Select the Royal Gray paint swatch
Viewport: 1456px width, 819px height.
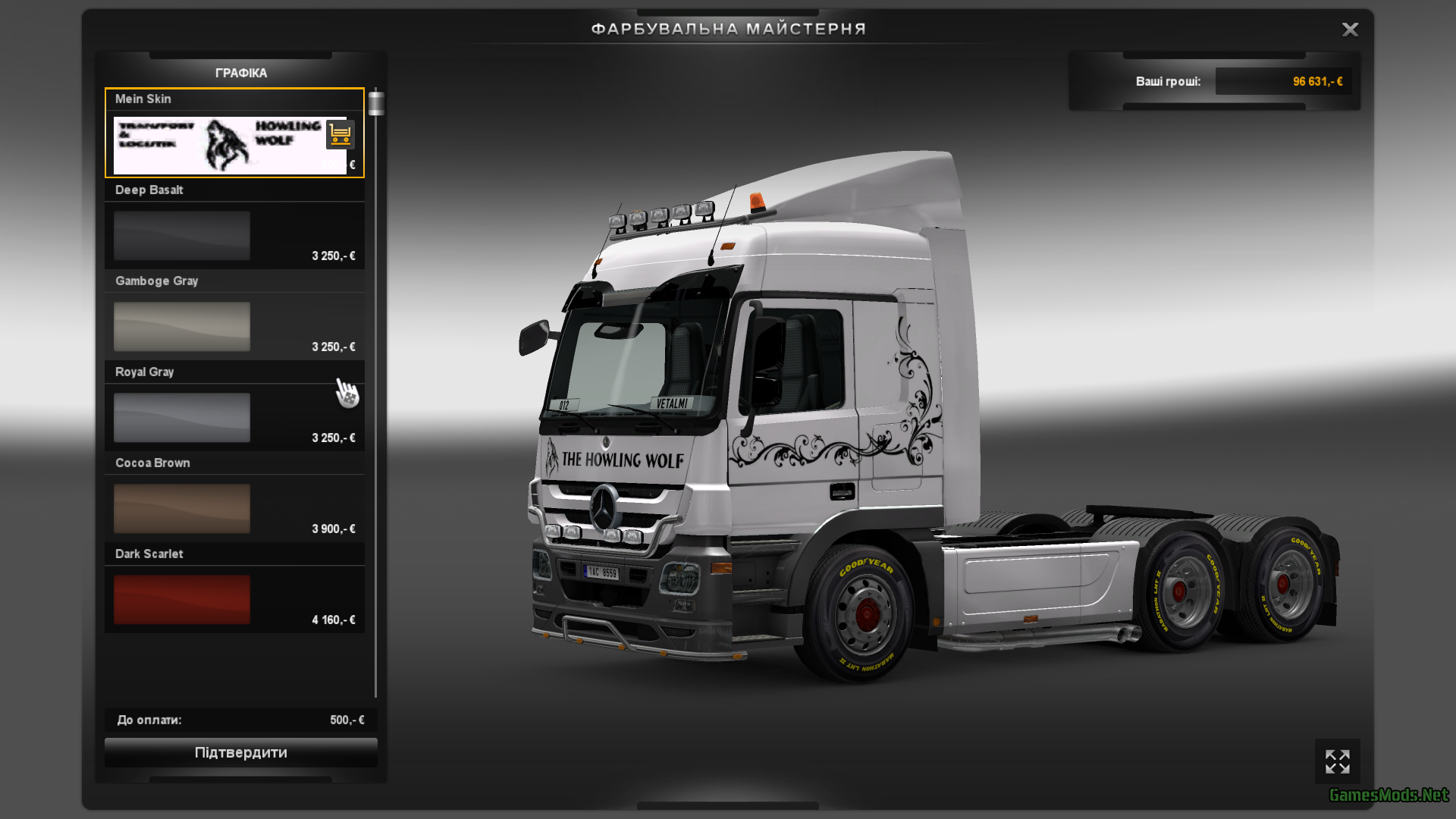[182, 418]
